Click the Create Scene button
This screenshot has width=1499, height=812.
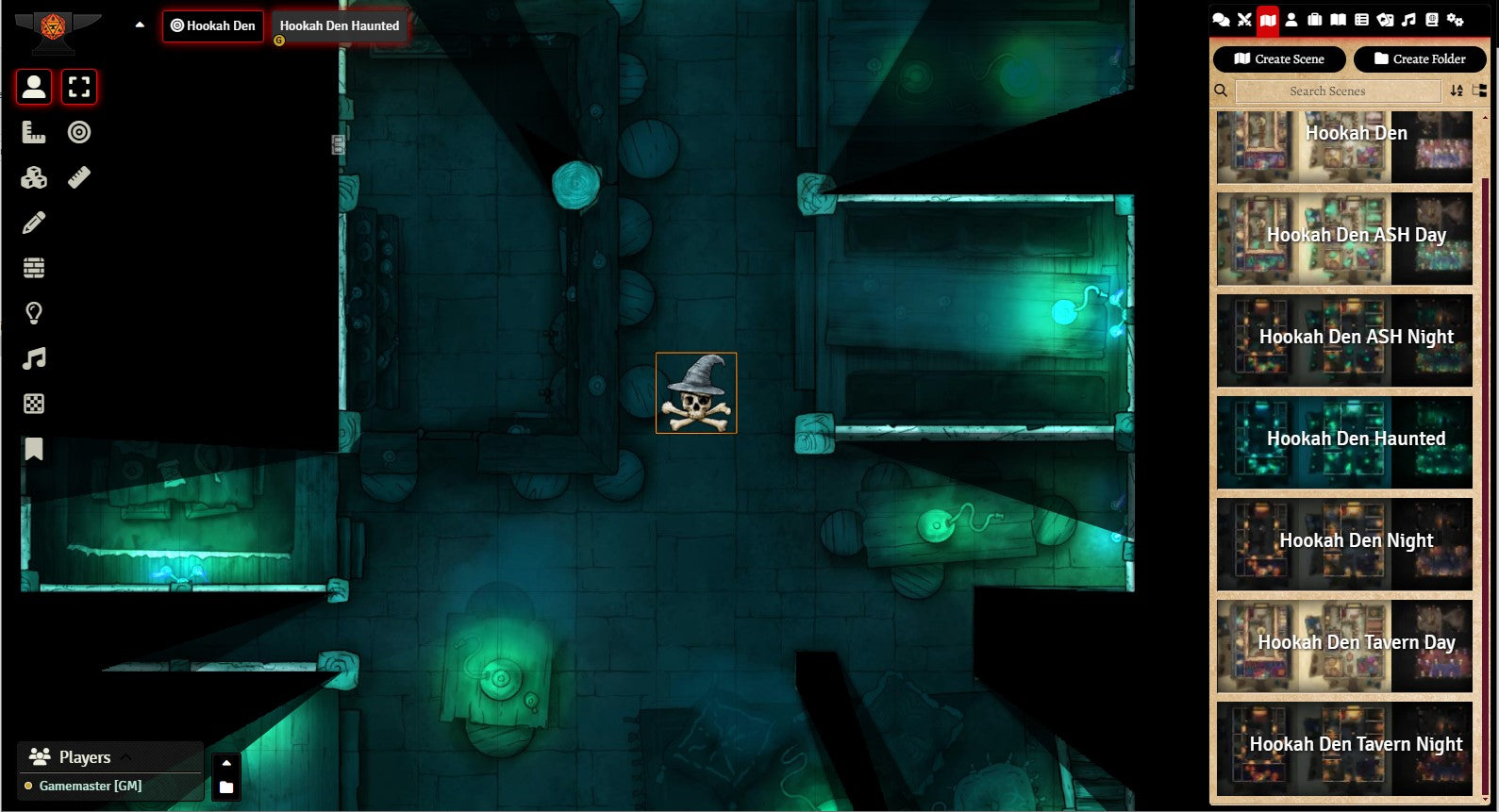(1278, 58)
